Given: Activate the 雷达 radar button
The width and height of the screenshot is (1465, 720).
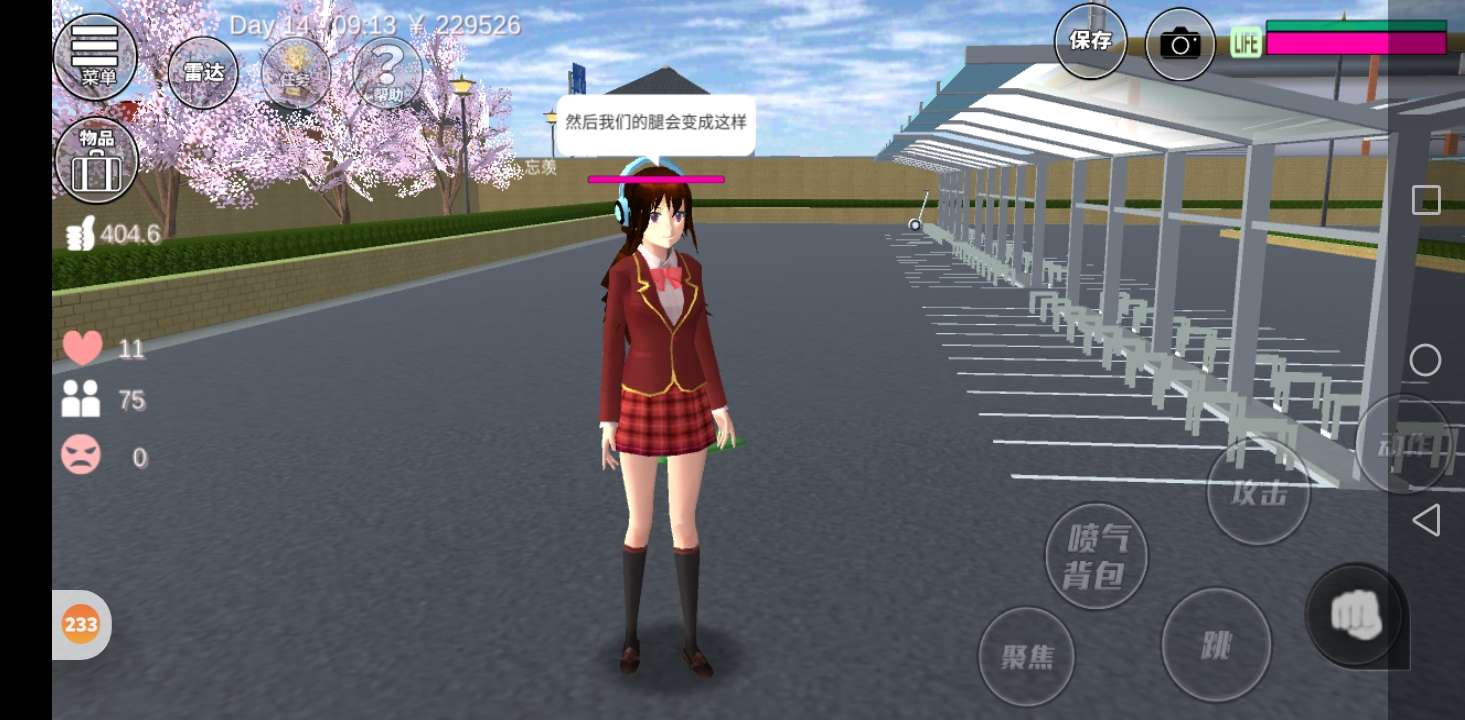Looking at the screenshot, I should [203, 72].
